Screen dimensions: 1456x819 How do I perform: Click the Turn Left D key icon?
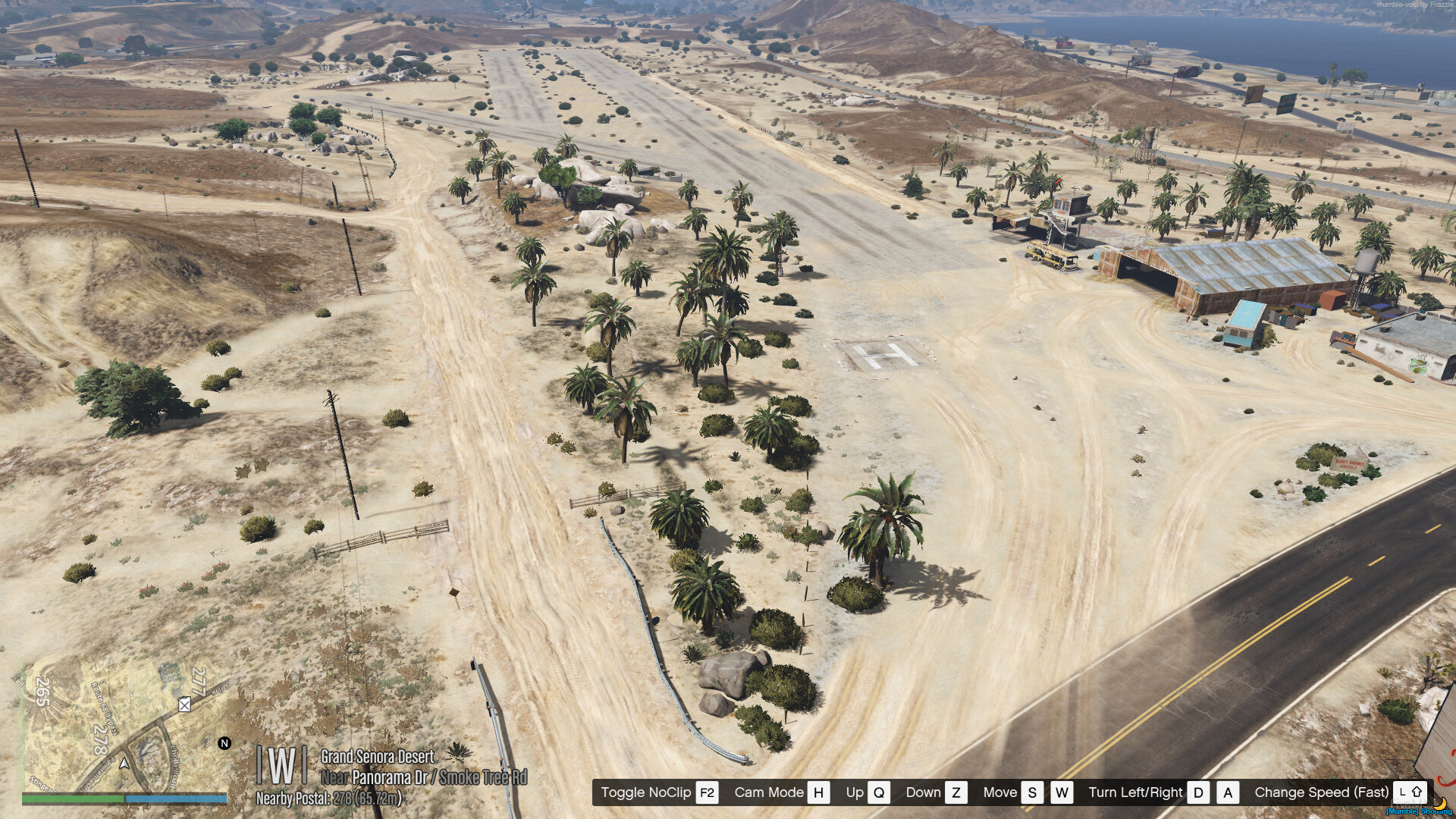click(1199, 792)
